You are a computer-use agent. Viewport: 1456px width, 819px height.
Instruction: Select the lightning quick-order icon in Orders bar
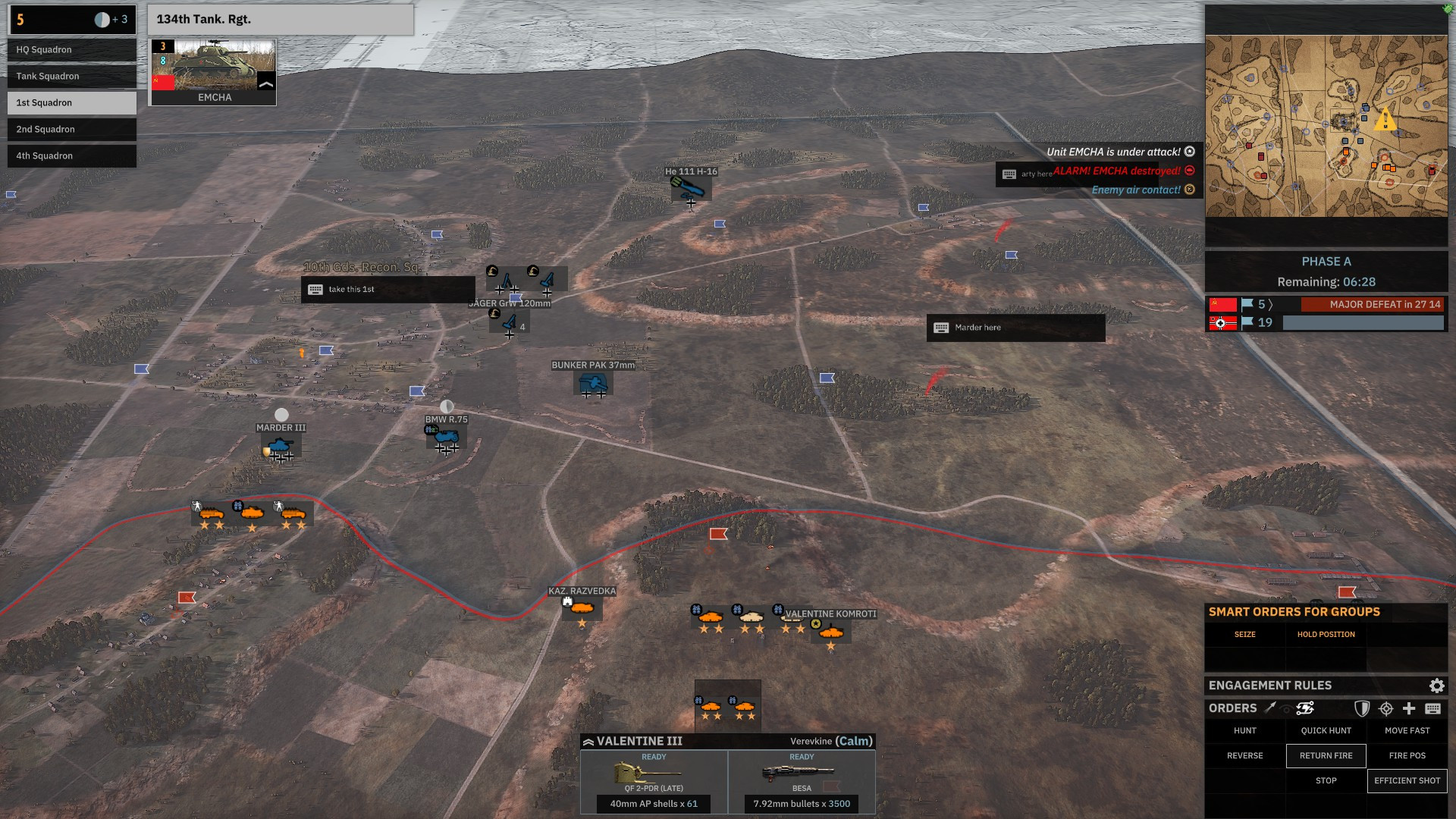pos(1305,708)
